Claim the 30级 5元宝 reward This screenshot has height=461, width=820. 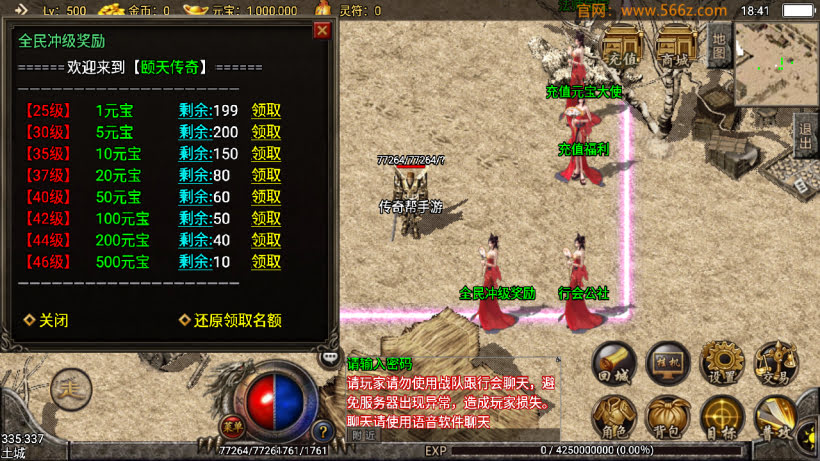tap(266, 132)
